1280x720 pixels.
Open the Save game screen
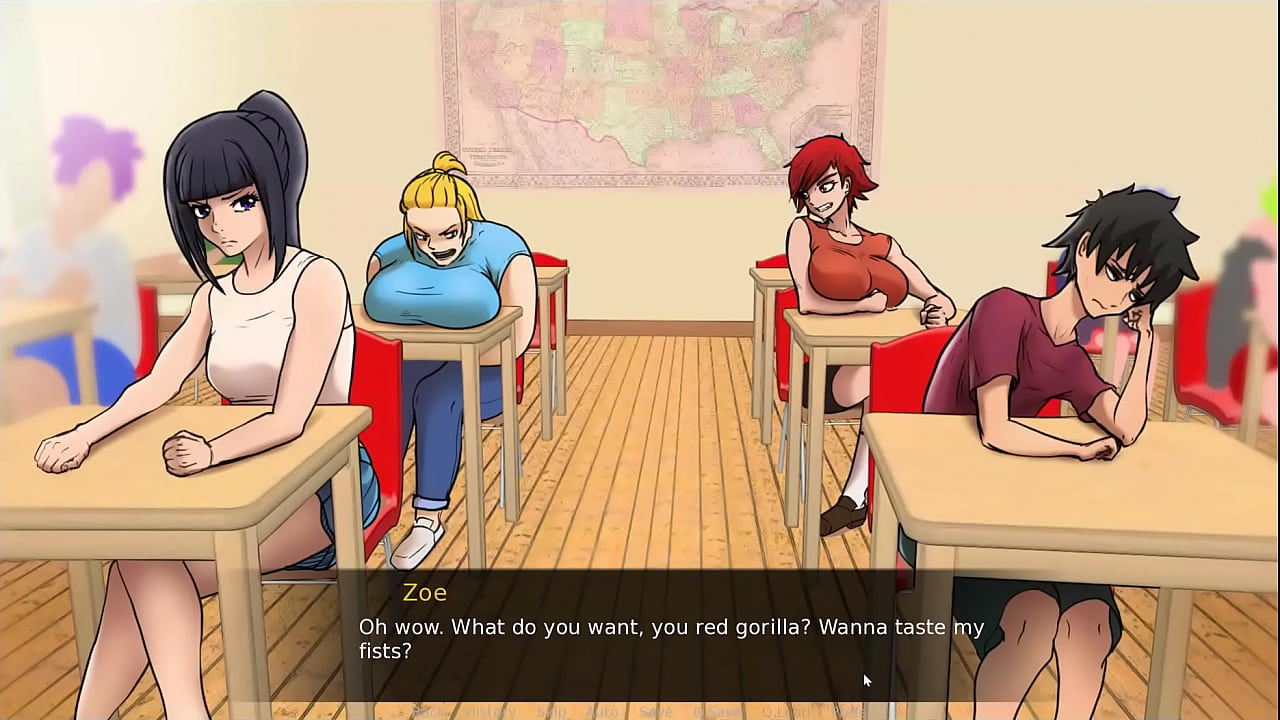tap(656, 712)
